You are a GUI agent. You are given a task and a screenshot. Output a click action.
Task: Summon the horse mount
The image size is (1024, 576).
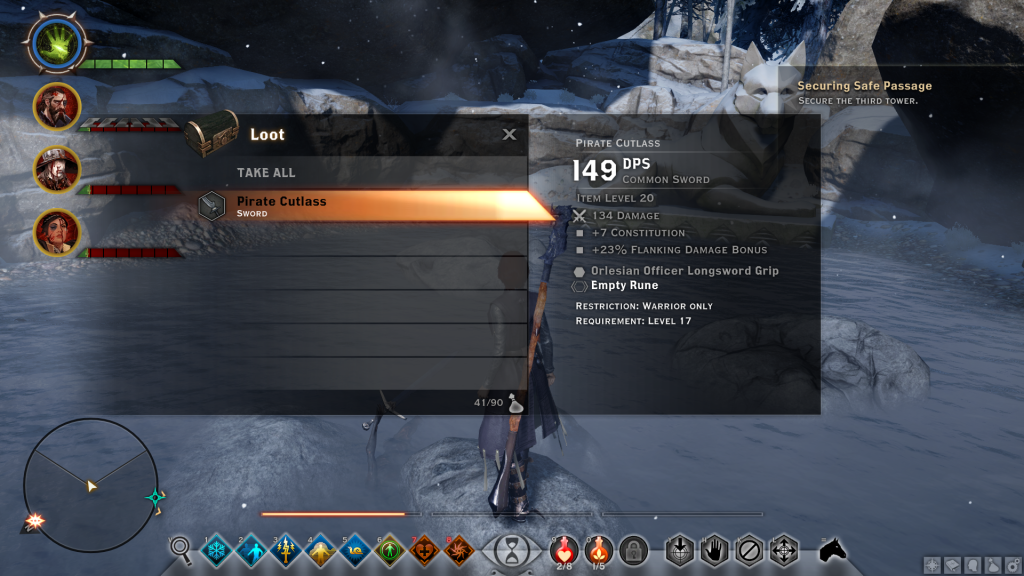pos(831,549)
